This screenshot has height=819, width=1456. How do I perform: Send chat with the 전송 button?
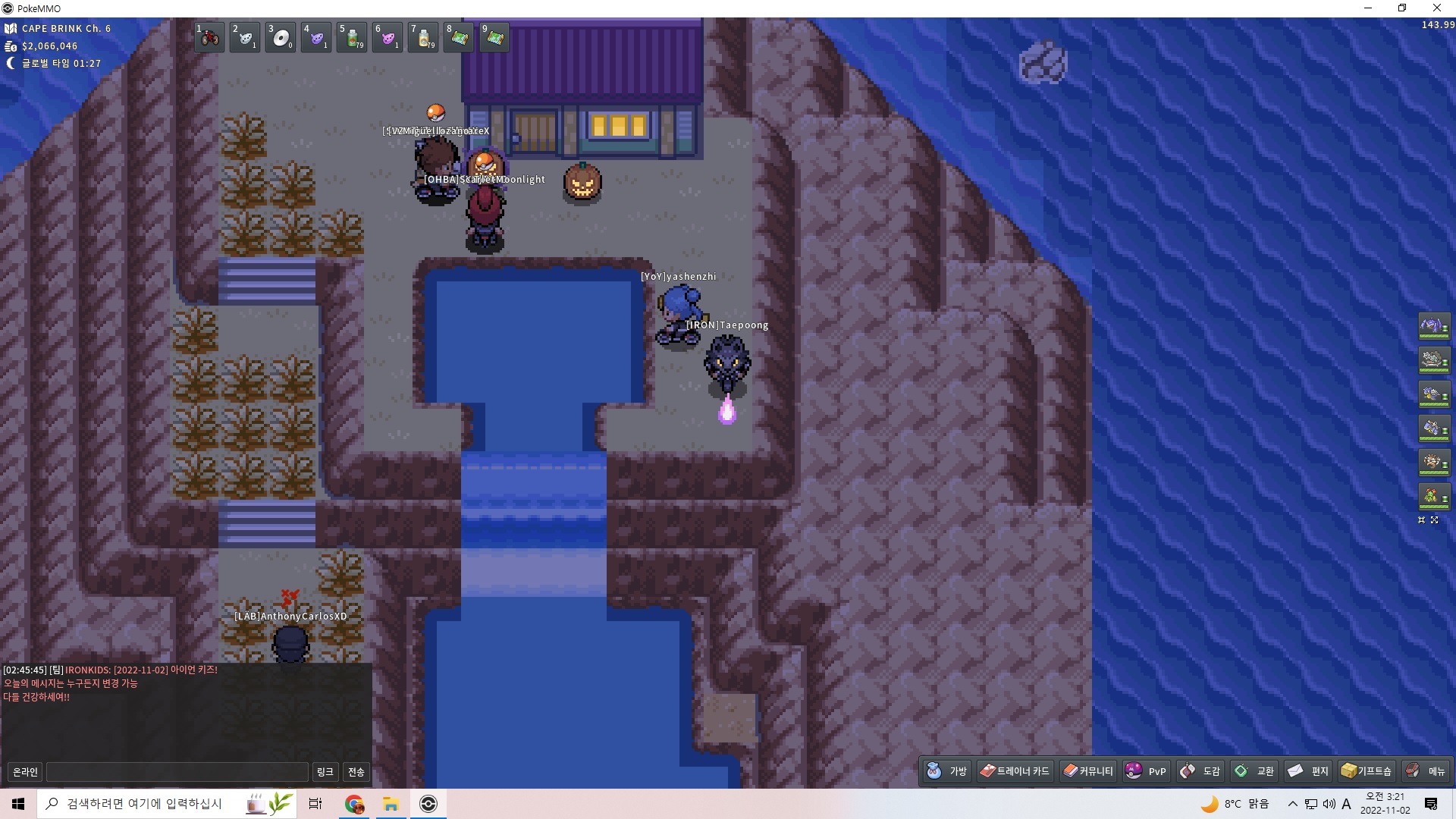tap(356, 772)
